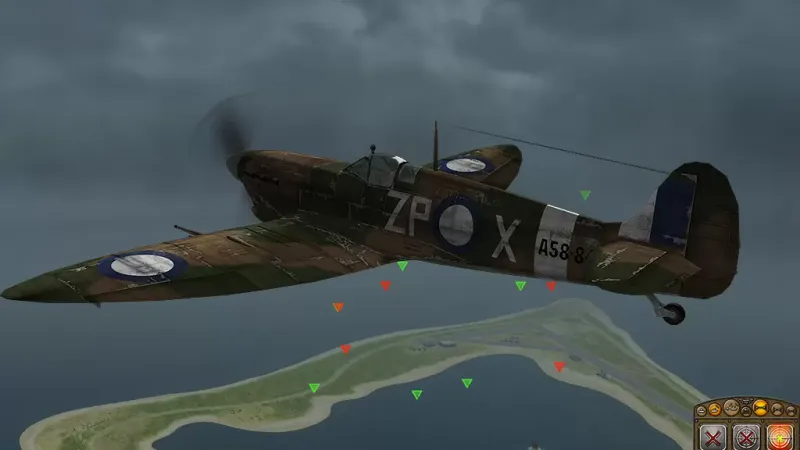
Task: Choose the large beige round panel icon
Action: pyautogui.click(x=732, y=408)
